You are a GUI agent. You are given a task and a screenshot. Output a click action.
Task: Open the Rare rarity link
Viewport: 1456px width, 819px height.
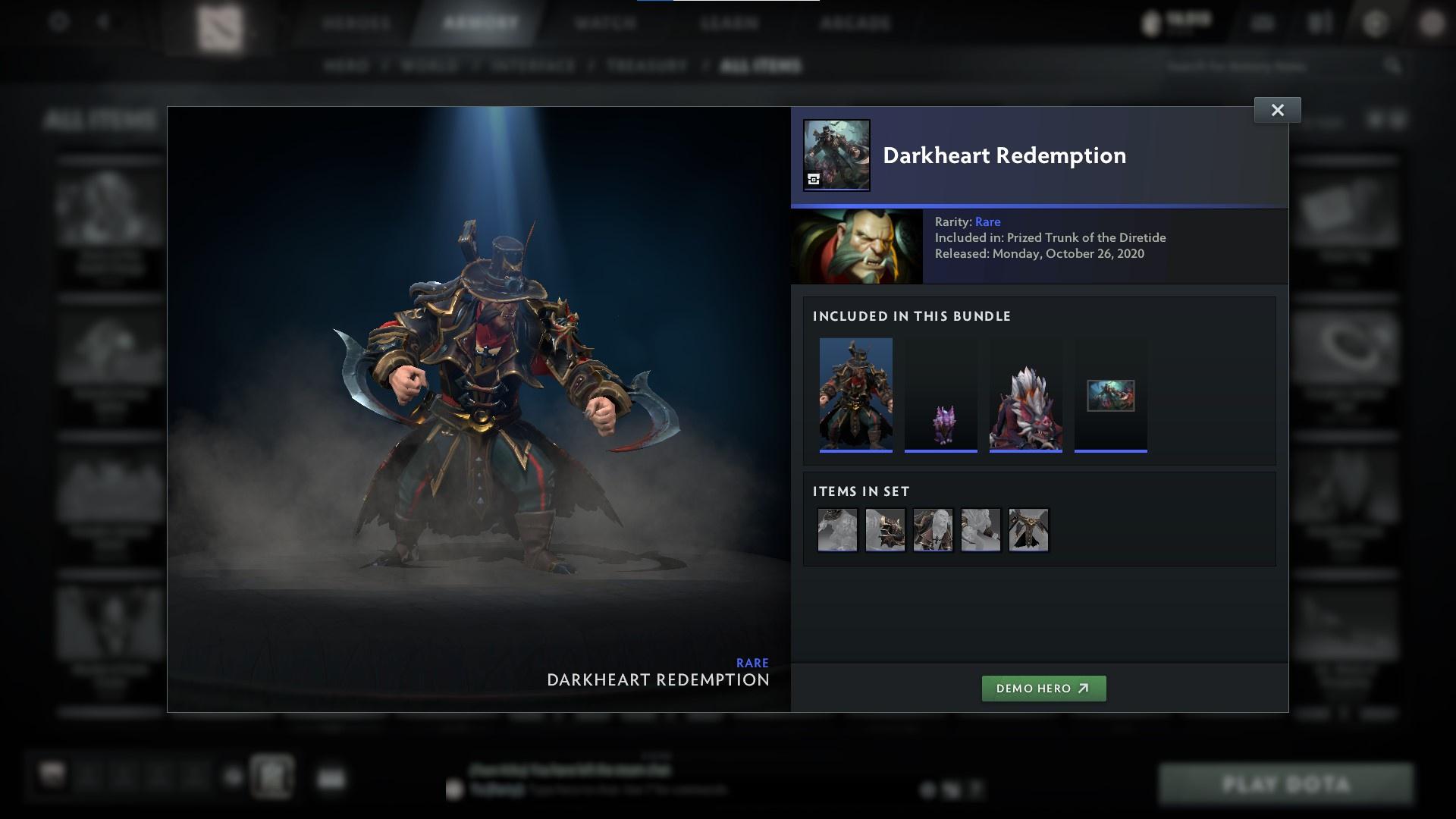click(x=988, y=221)
